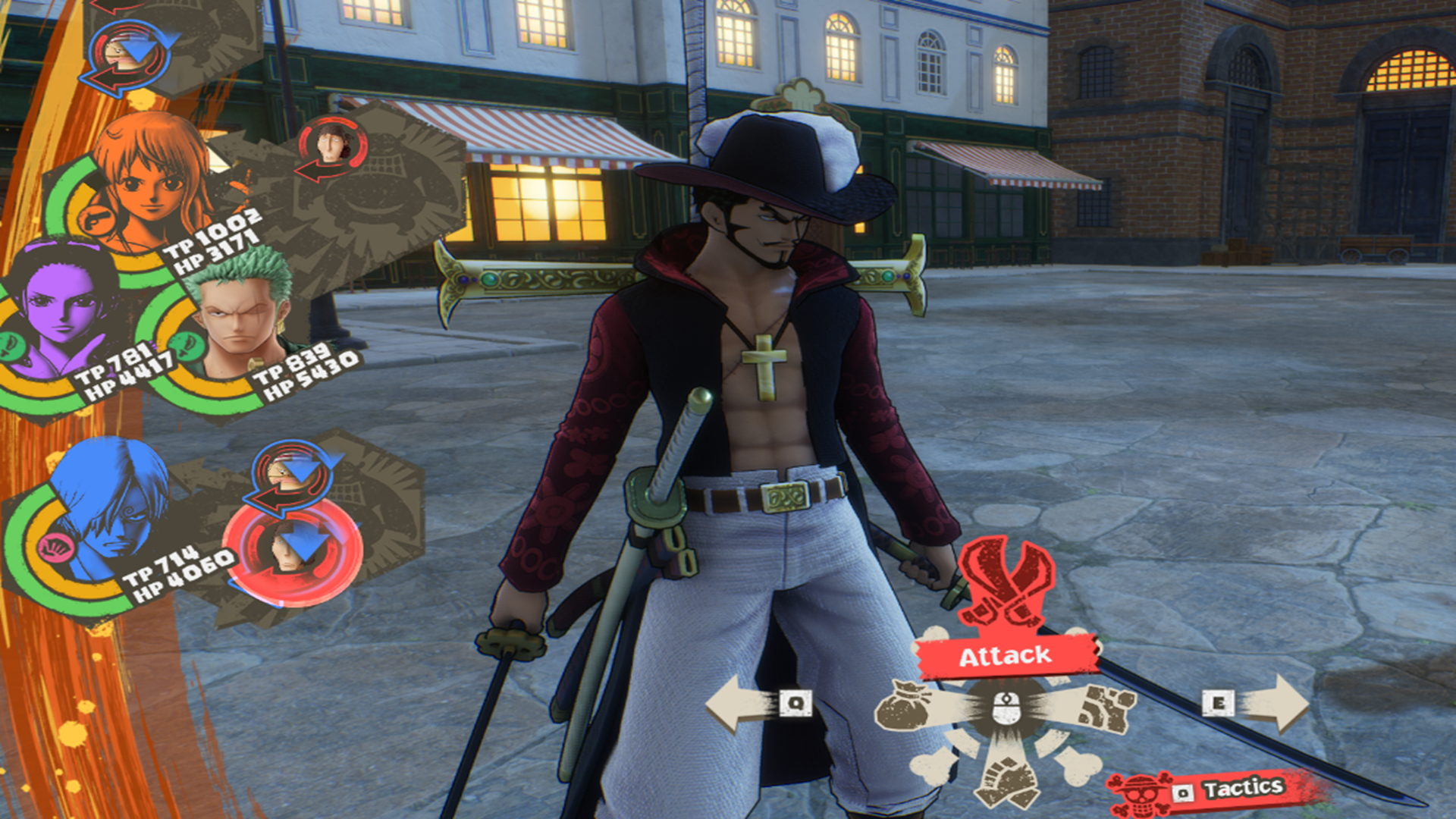Click the enemy portrait beside Nami

(331, 144)
